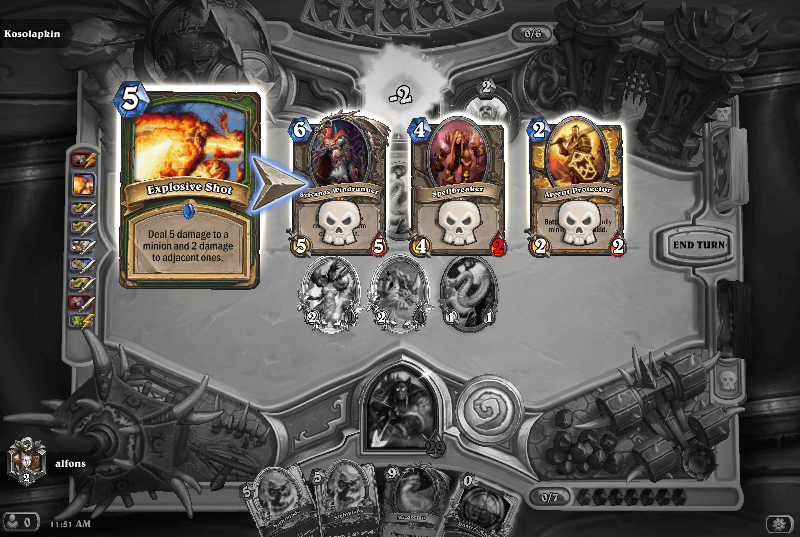This screenshot has height=537, width=800.
Task: Open the gear options menu
Action: [x=778, y=523]
